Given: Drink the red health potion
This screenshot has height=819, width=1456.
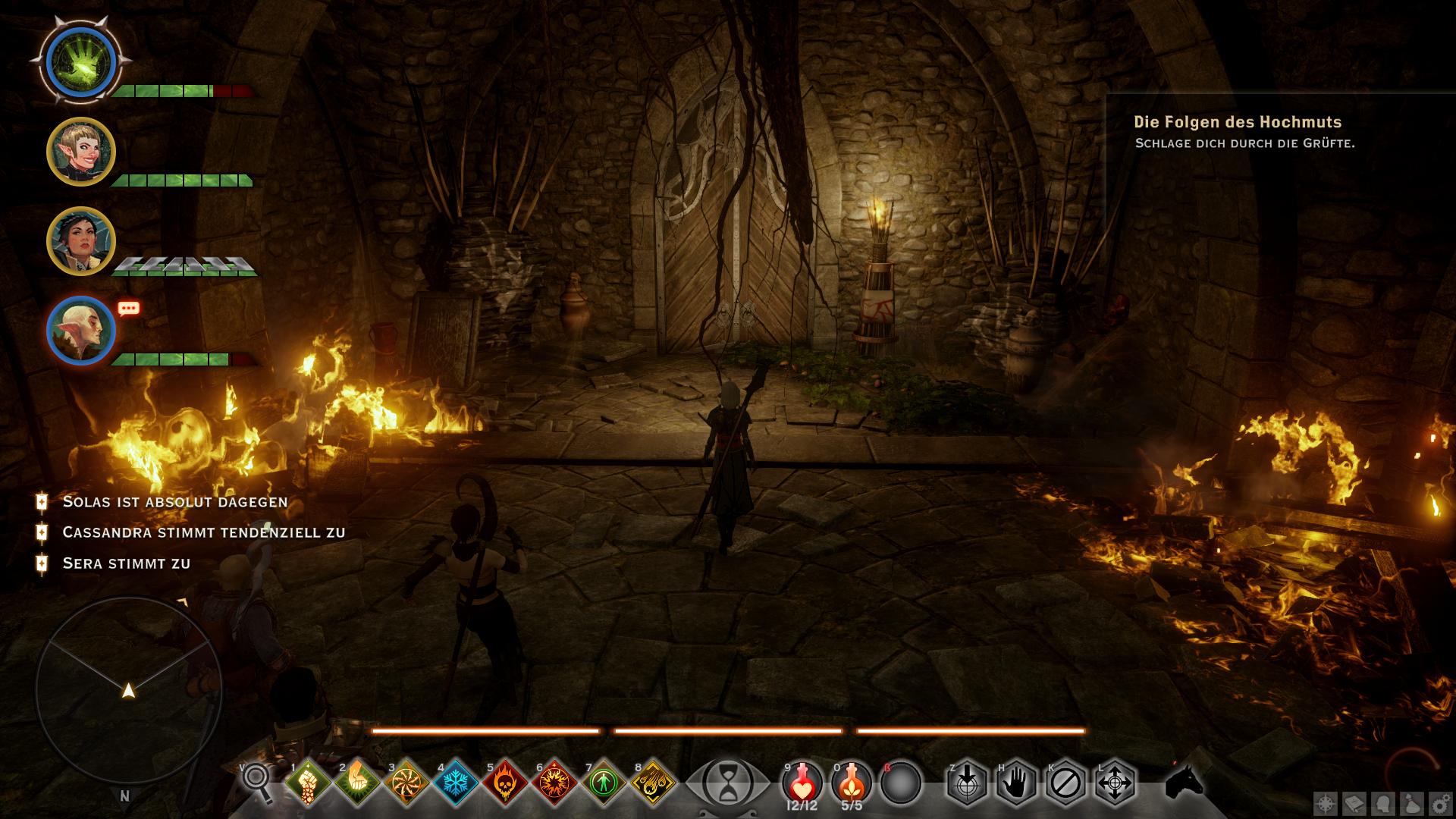Looking at the screenshot, I should tap(802, 781).
